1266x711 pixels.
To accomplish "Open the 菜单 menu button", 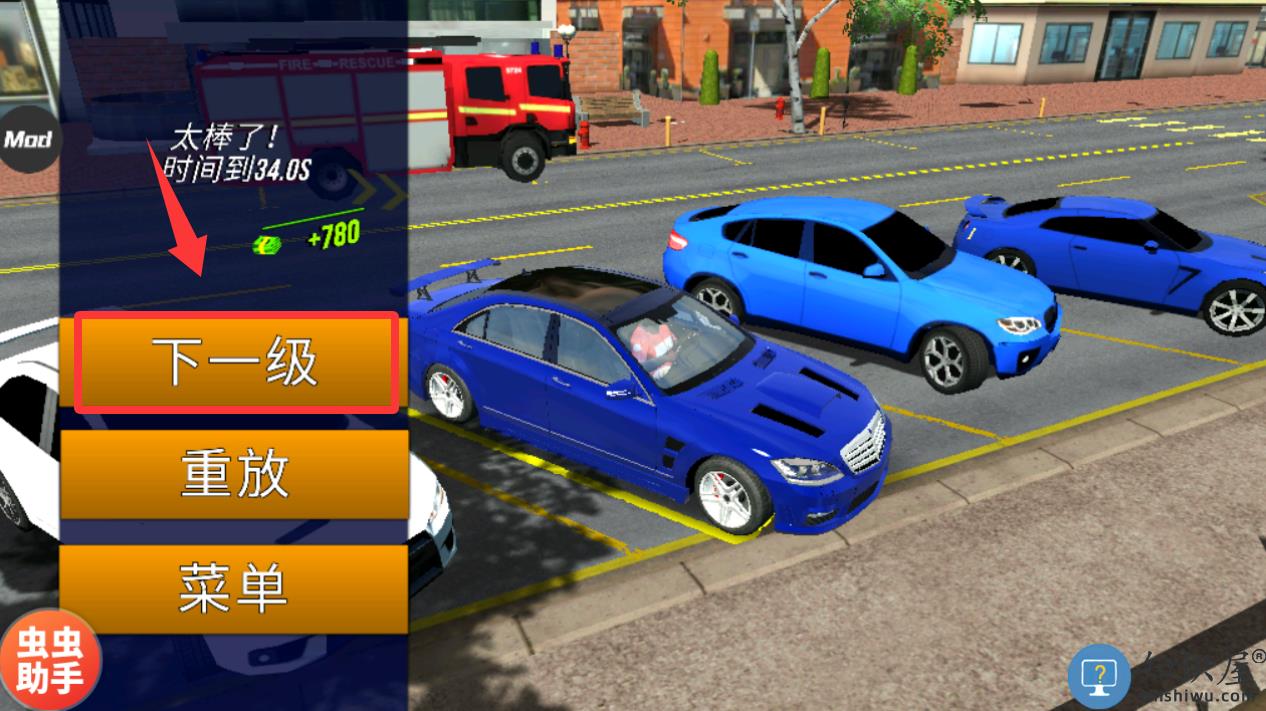I will [x=234, y=588].
